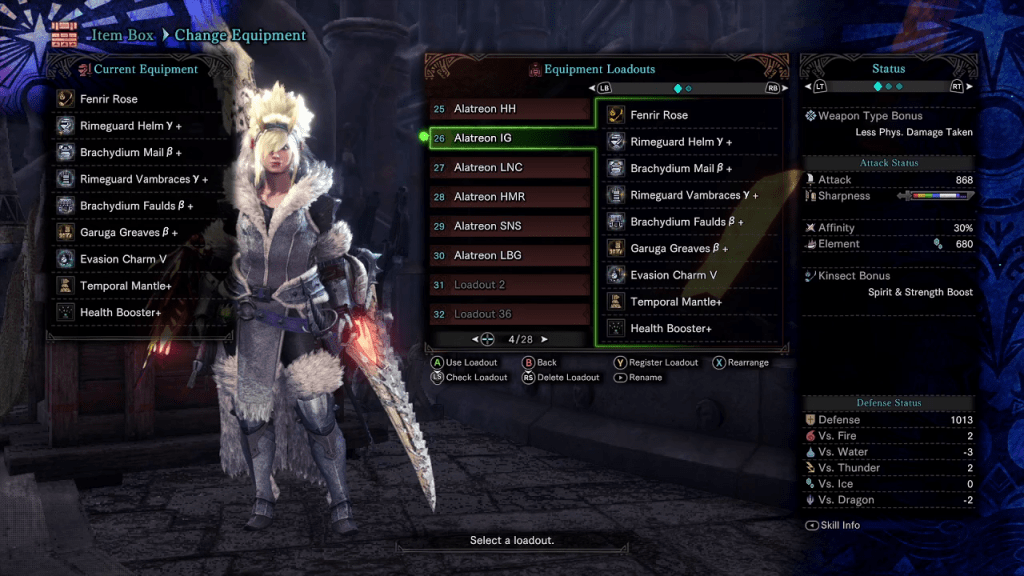Choose the Alatreon LBG loadout
Image resolution: width=1024 pixels, height=576 pixels.
(x=510, y=255)
